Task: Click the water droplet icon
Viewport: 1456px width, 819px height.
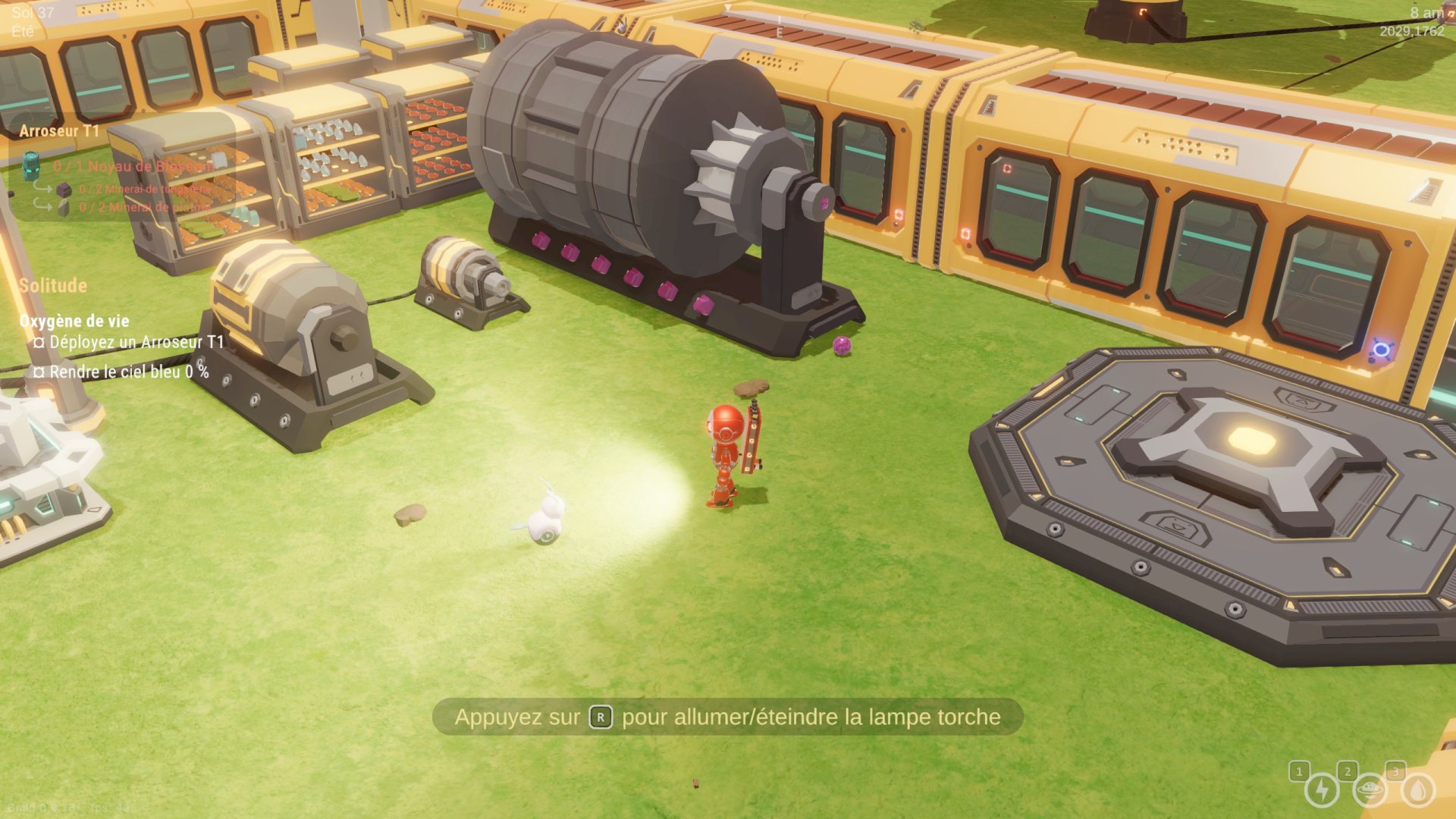Action: click(1417, 789)
